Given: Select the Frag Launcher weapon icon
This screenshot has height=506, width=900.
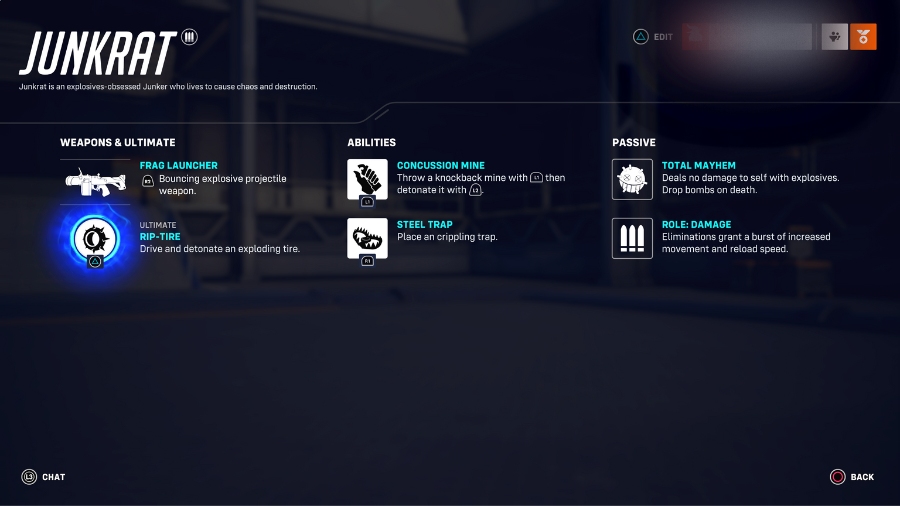Looking at the screenshot, I should [x=95, y=180].
